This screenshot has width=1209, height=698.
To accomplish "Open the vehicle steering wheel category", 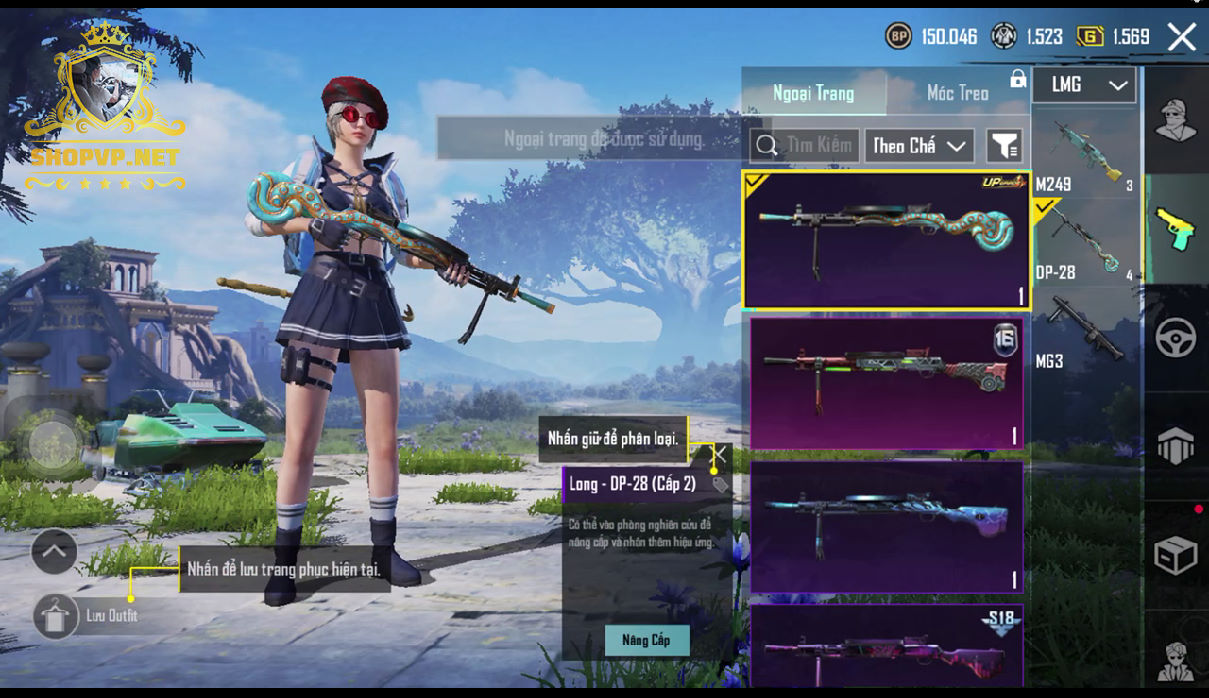I will click(1175, 338).
